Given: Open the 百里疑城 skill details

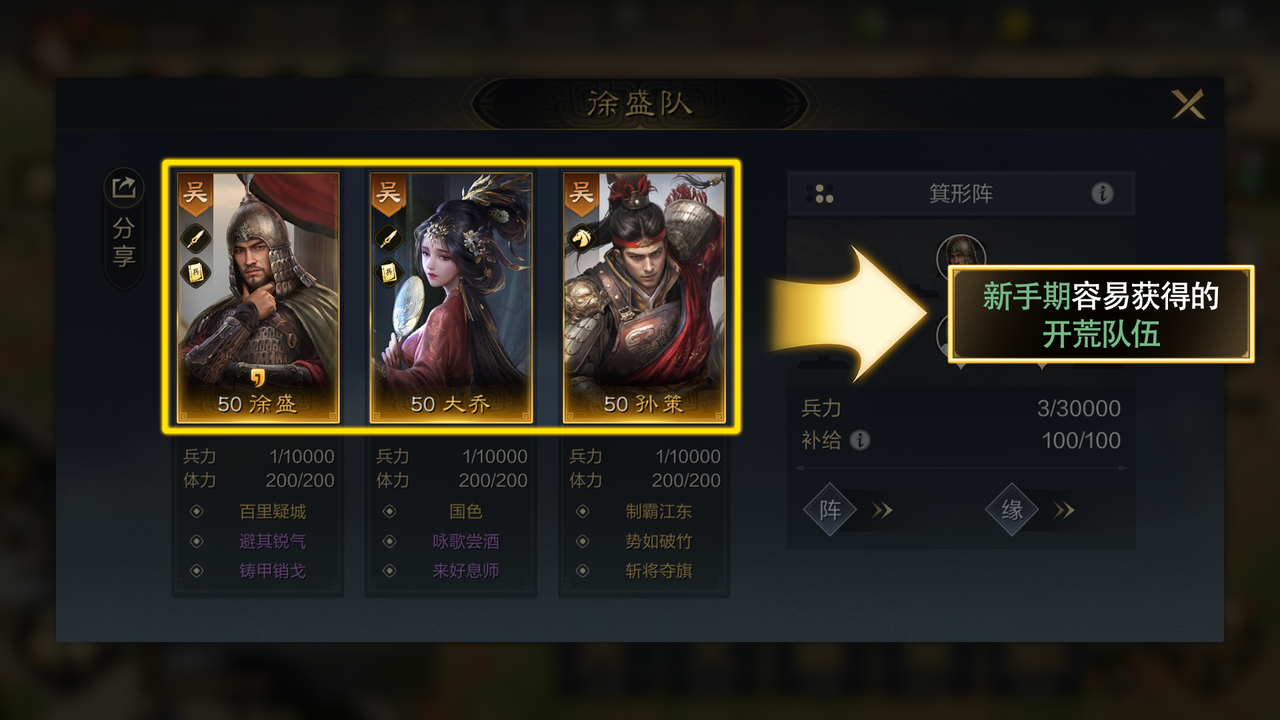Looking at the screenshot, I should (272, 511).
